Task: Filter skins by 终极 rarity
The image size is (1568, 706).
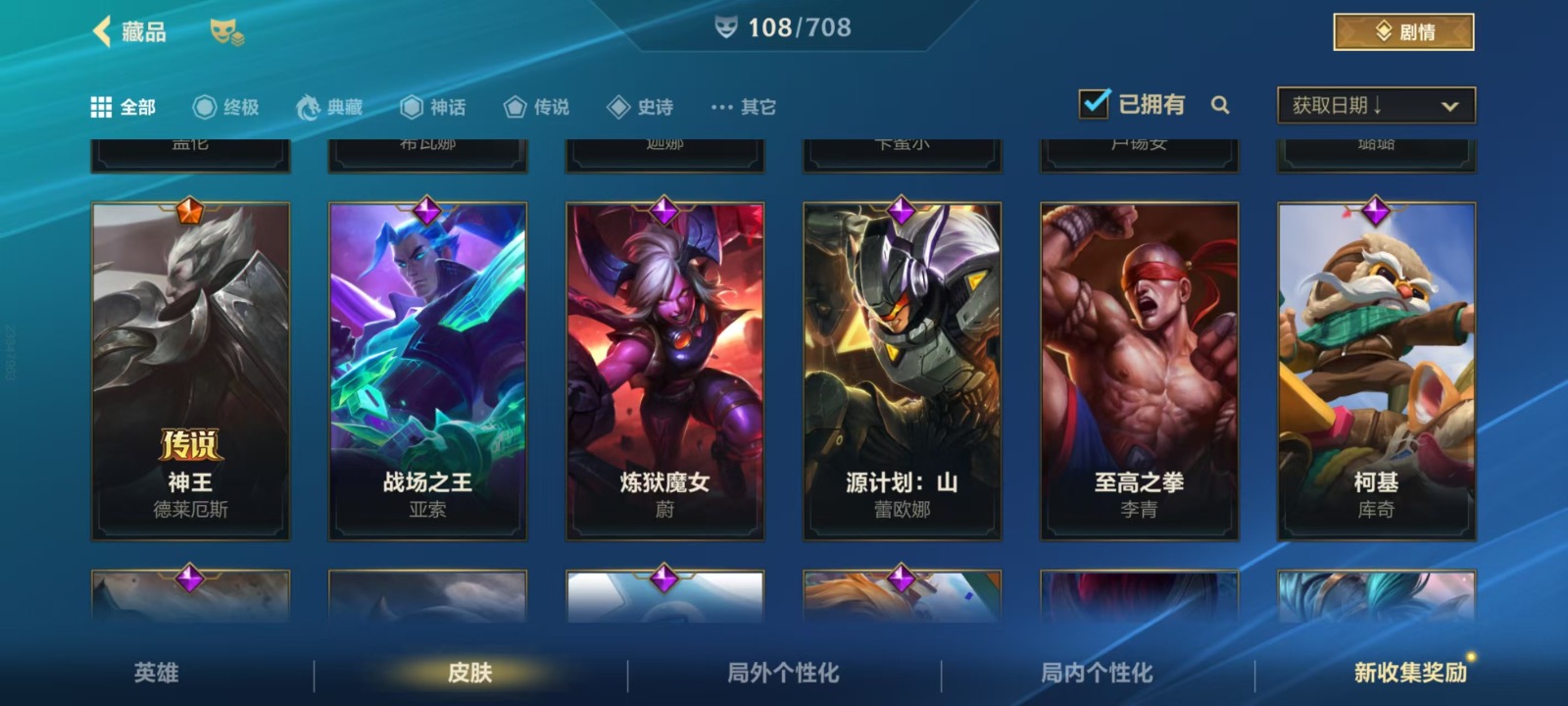Action: 226,107
